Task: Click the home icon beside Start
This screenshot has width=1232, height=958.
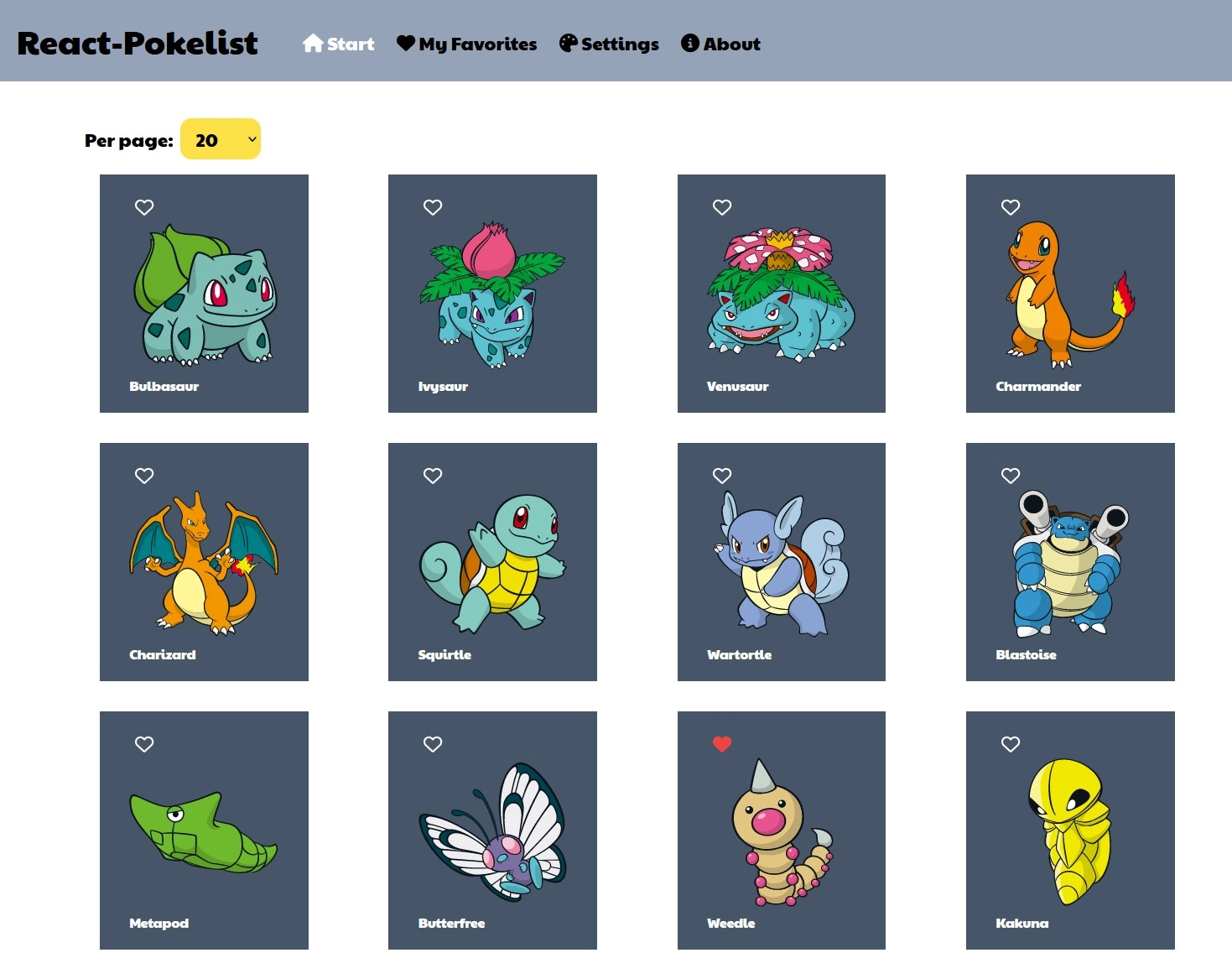Action: [x=311, y=42]
